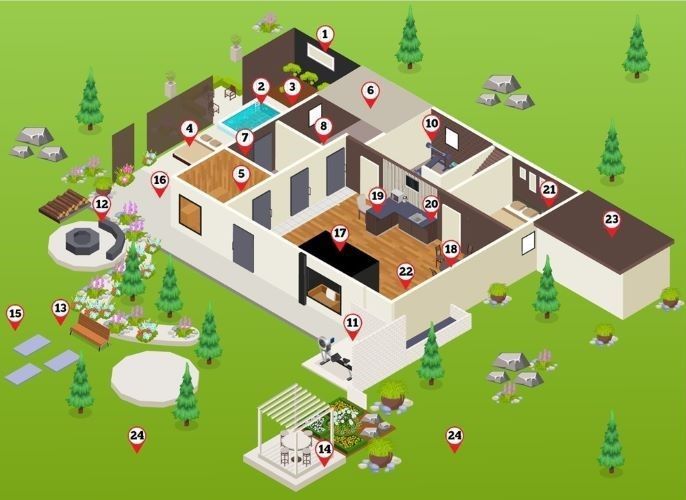Screen dimensions: 686x500
Task: Click map marker number 1
Action: (x=324, y=36)
